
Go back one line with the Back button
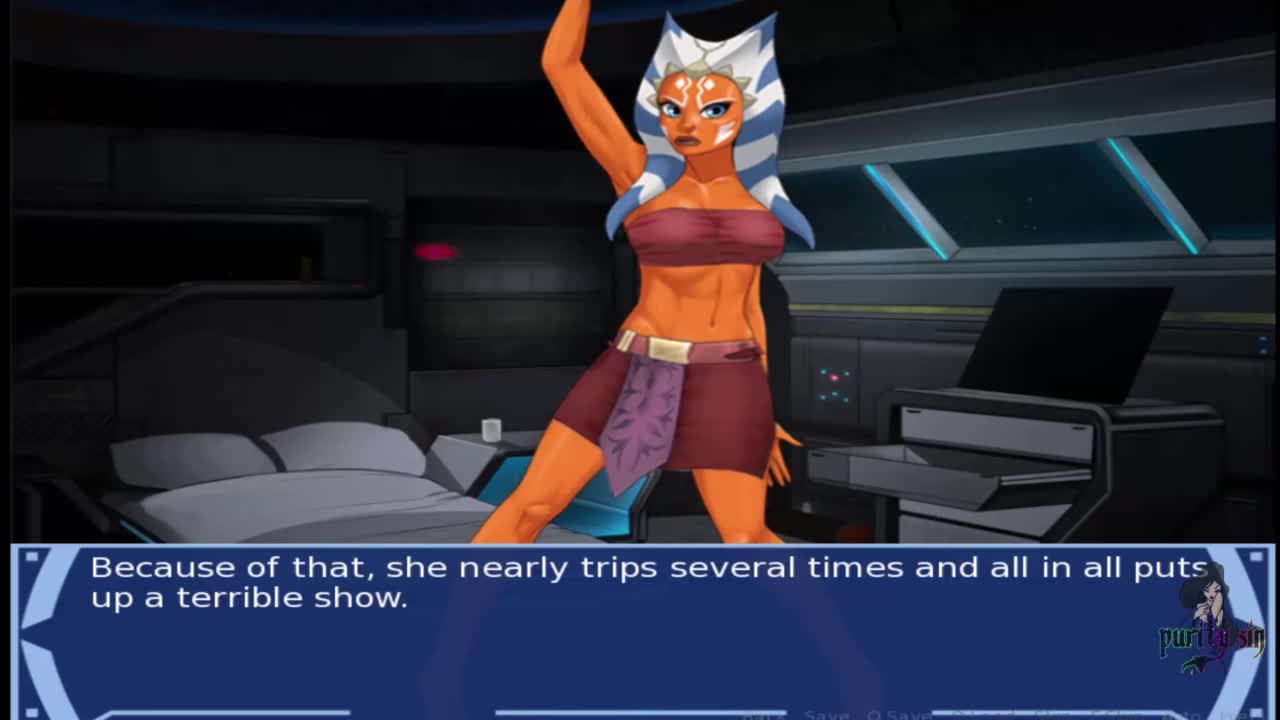764,715
